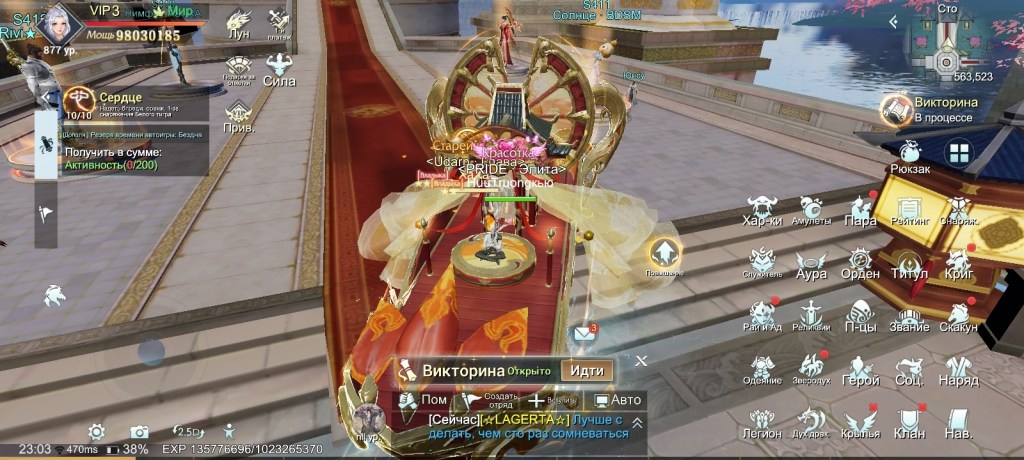Open the gear settings icon
1024x460 pixels.
(96, 432)
